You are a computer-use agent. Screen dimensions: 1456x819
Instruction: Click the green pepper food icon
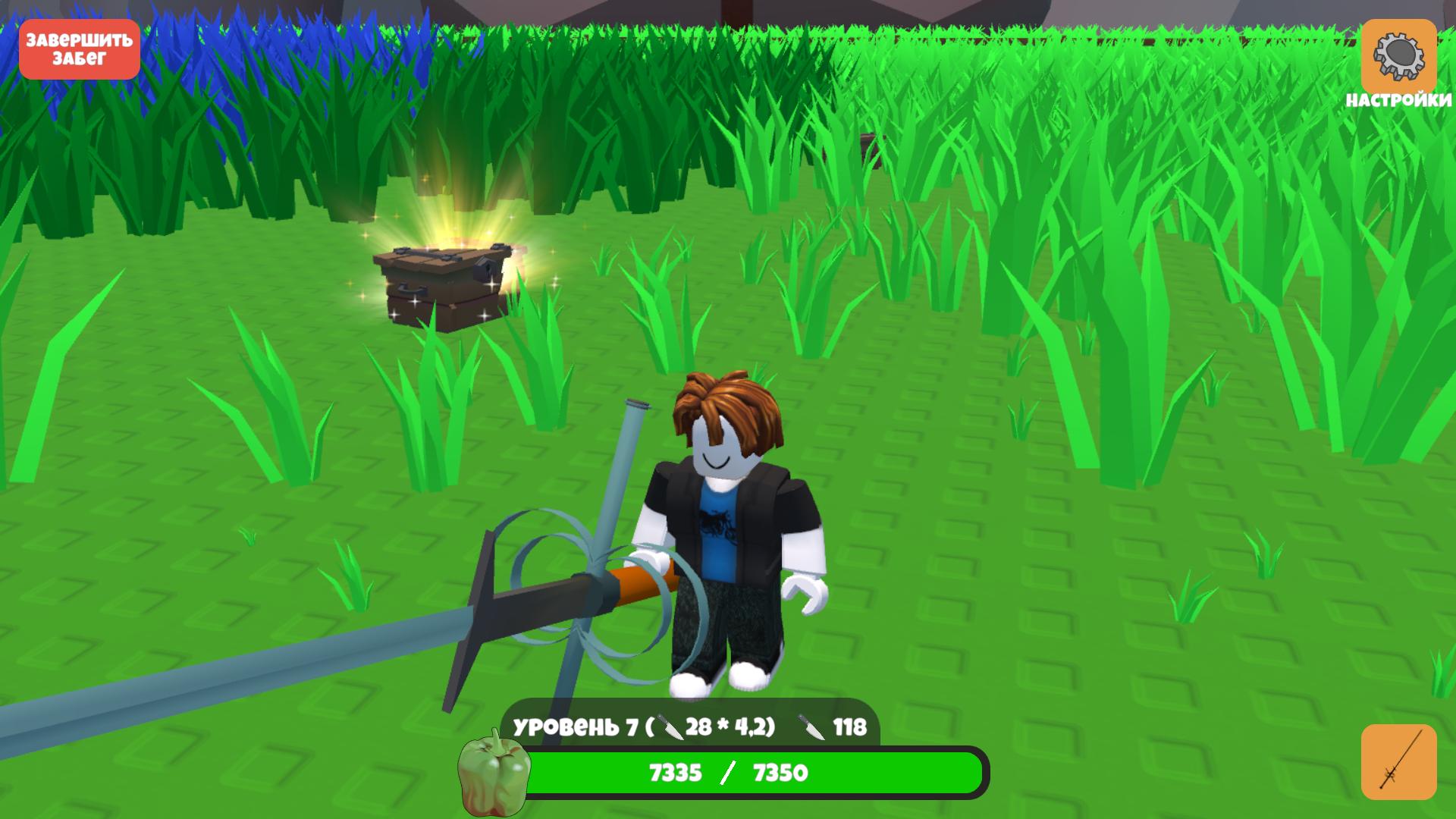point(494,775)
